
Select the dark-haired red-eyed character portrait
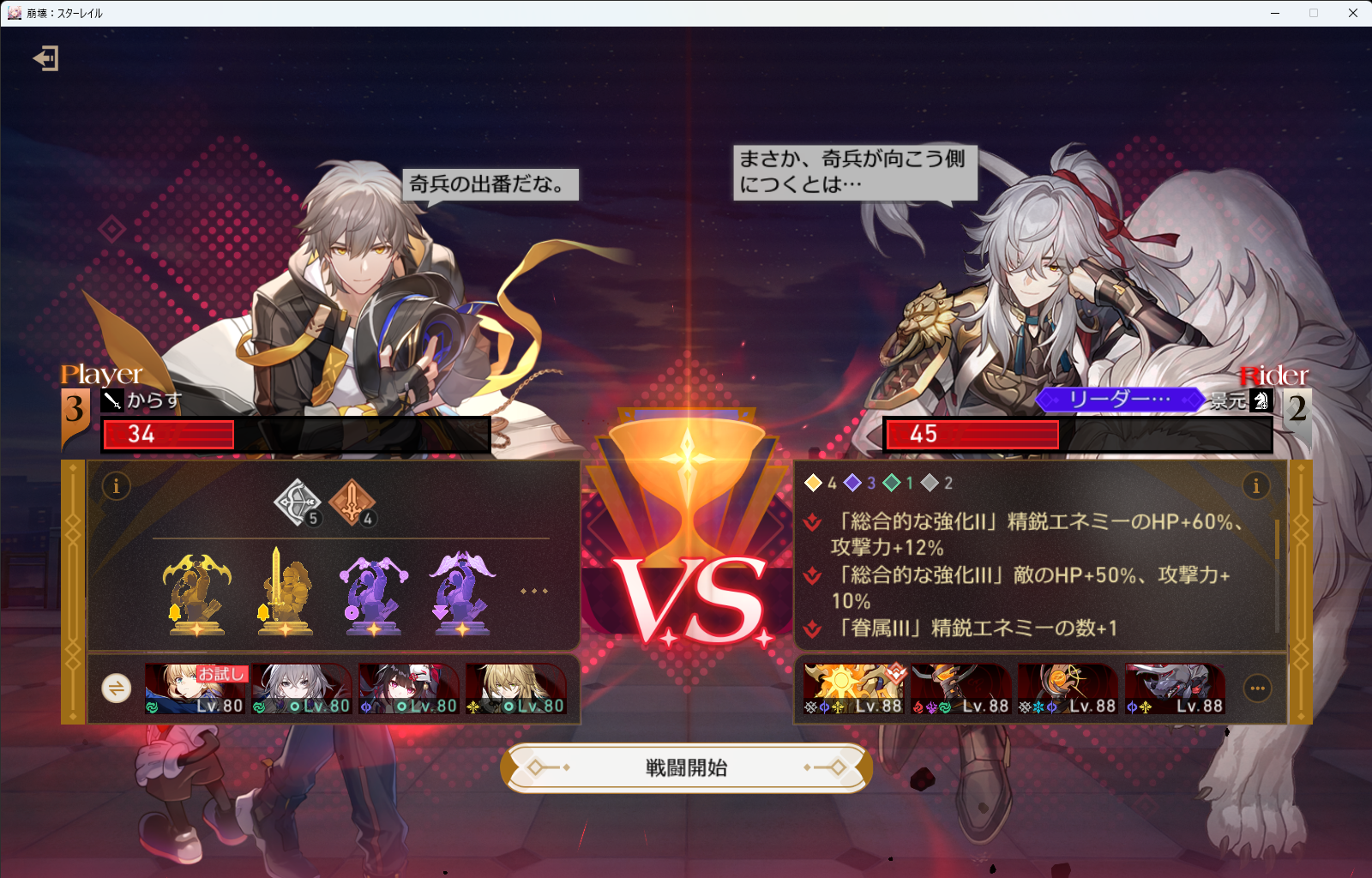tap(409, 689)
